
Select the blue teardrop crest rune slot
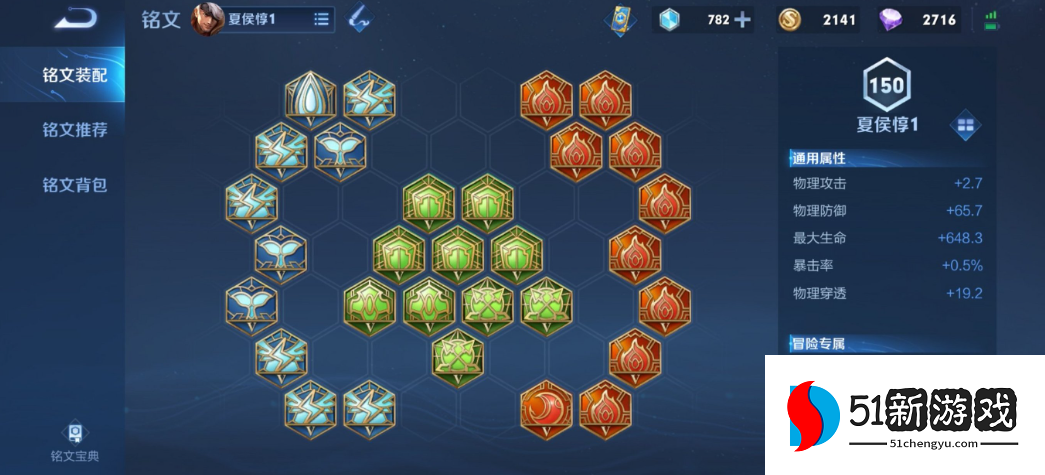click(x=310, y=99)
